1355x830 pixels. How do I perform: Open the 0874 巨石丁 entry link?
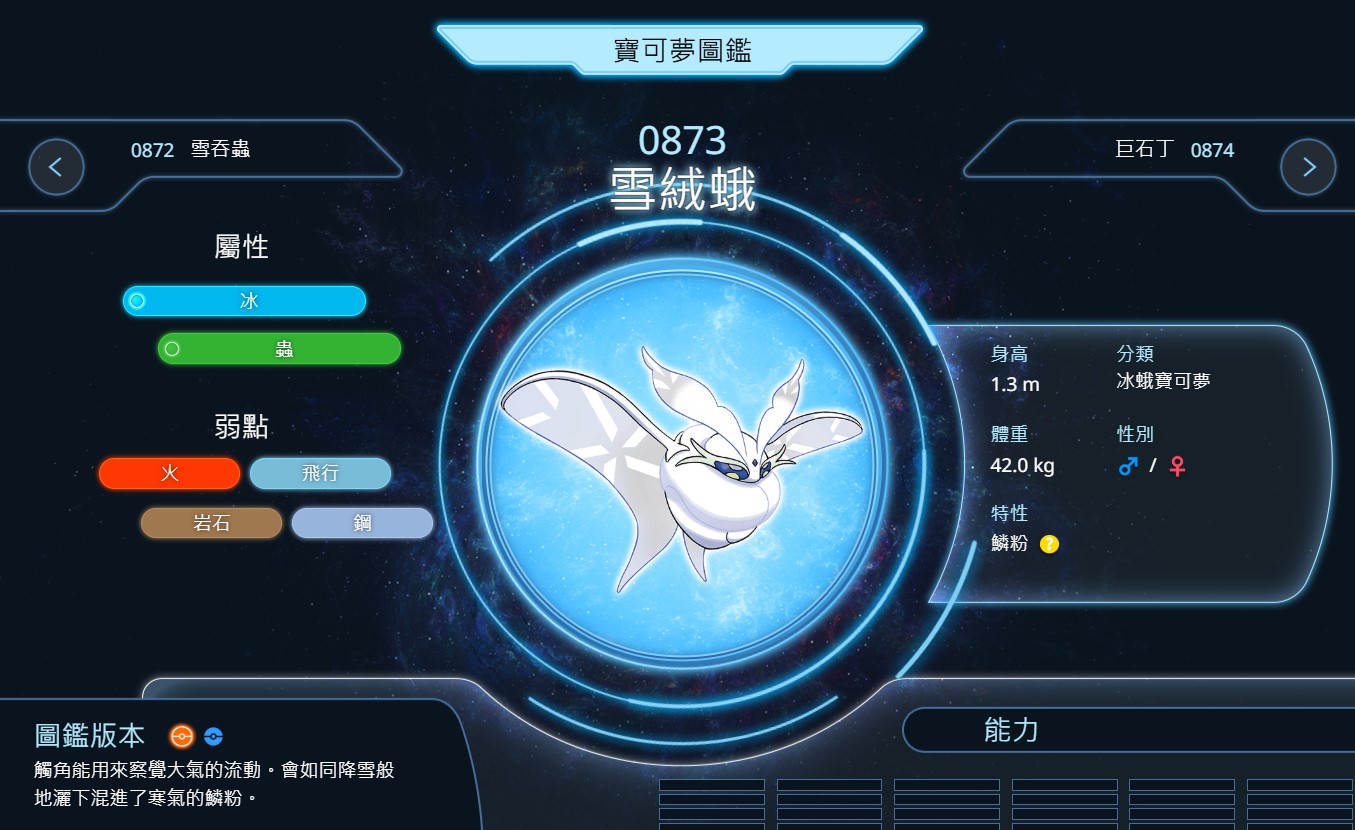(1174, 150)
